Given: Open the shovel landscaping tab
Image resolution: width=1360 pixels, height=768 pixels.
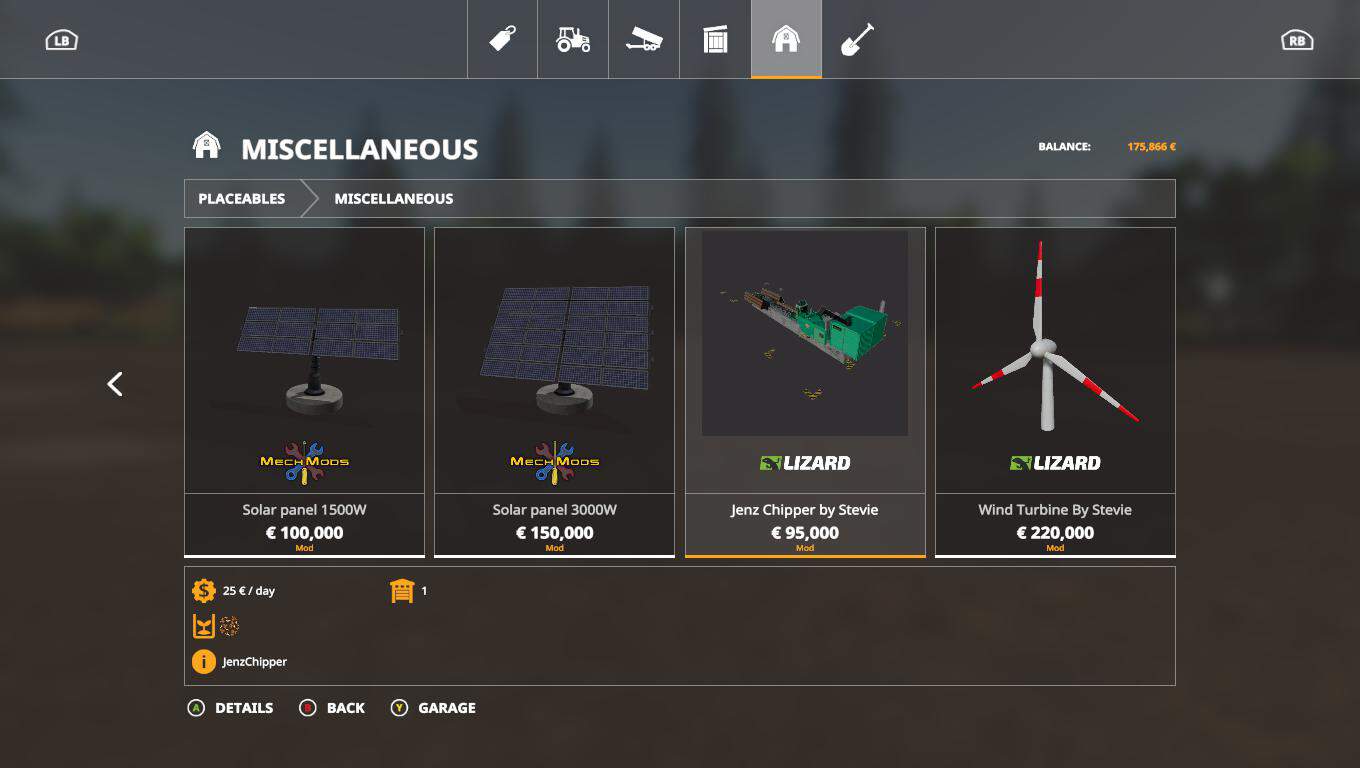Looking at the screenshot, I should point(857,40).
